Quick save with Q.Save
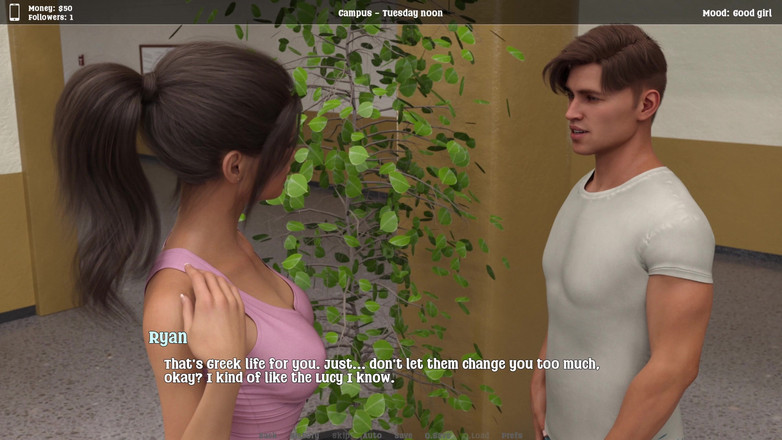The width and height of the screenshot is (782, 440). pyautogui.click(x=436, y=435)
